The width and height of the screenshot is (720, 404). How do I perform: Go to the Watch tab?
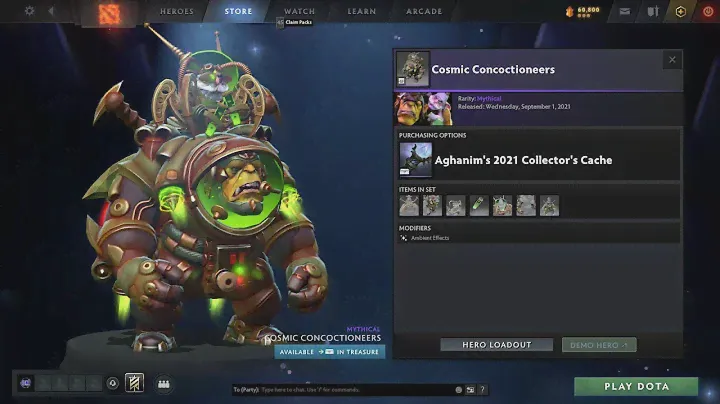click(x=299, y=12)
